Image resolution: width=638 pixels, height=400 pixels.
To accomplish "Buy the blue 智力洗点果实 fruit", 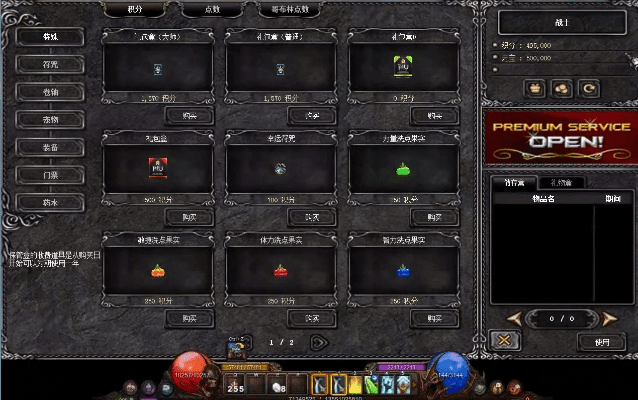I will pos(435,318).
